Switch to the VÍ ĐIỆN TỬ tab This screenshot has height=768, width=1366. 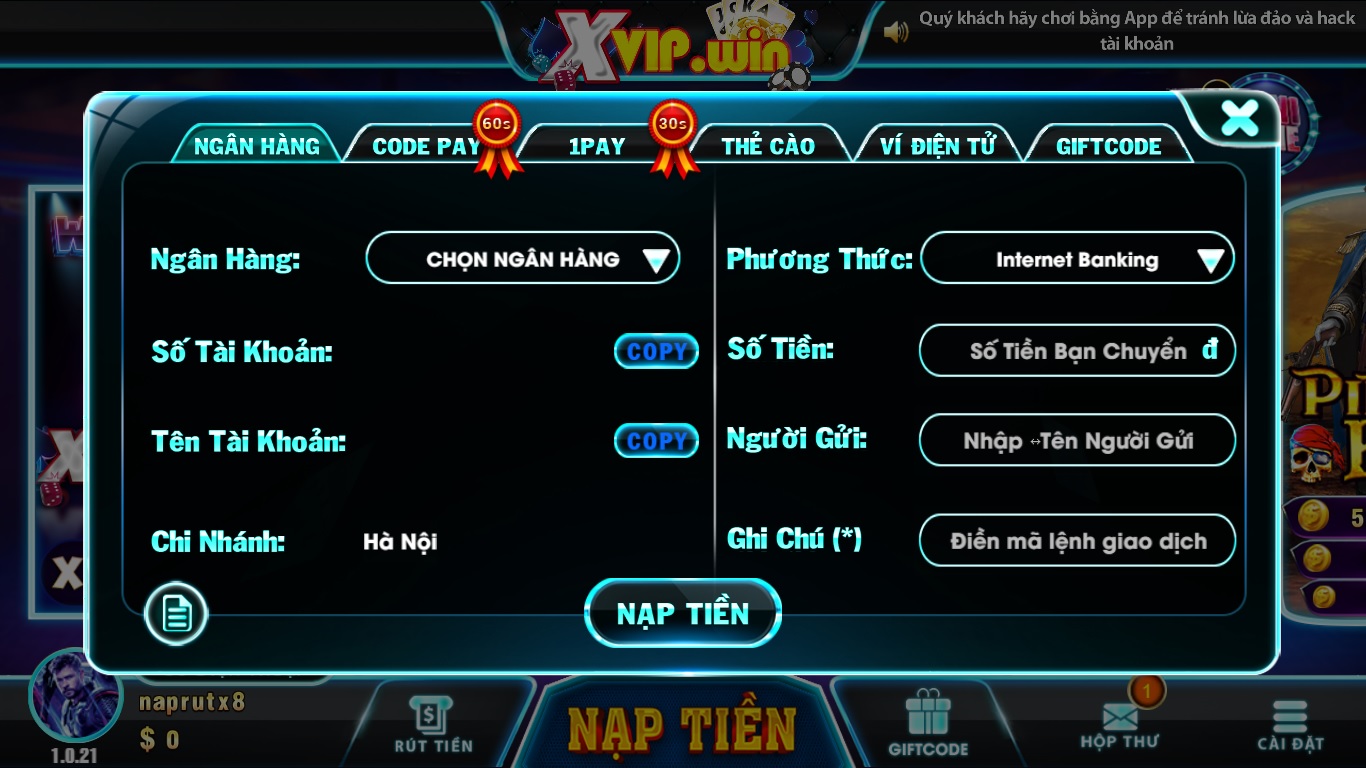936,145
